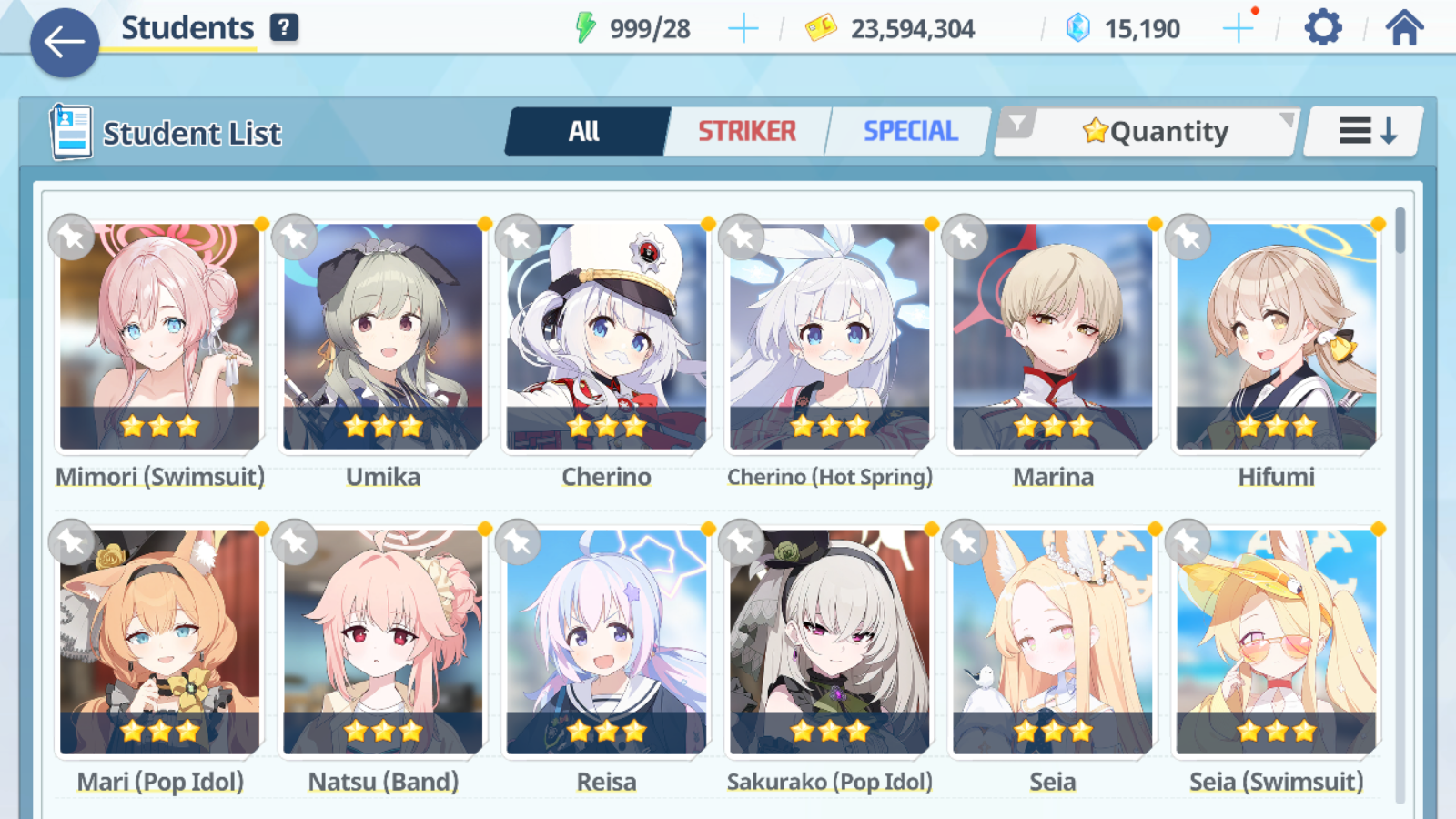The image size is (1456, 819).
Task: Tap the plus to refill AP energy
Action: tap(743, 27)
